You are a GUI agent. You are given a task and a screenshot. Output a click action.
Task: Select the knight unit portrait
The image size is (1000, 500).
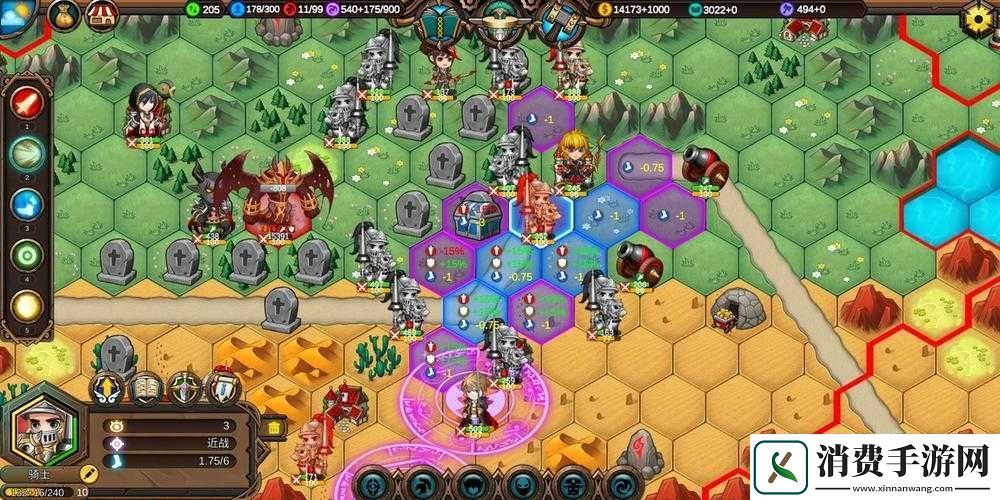41,431
